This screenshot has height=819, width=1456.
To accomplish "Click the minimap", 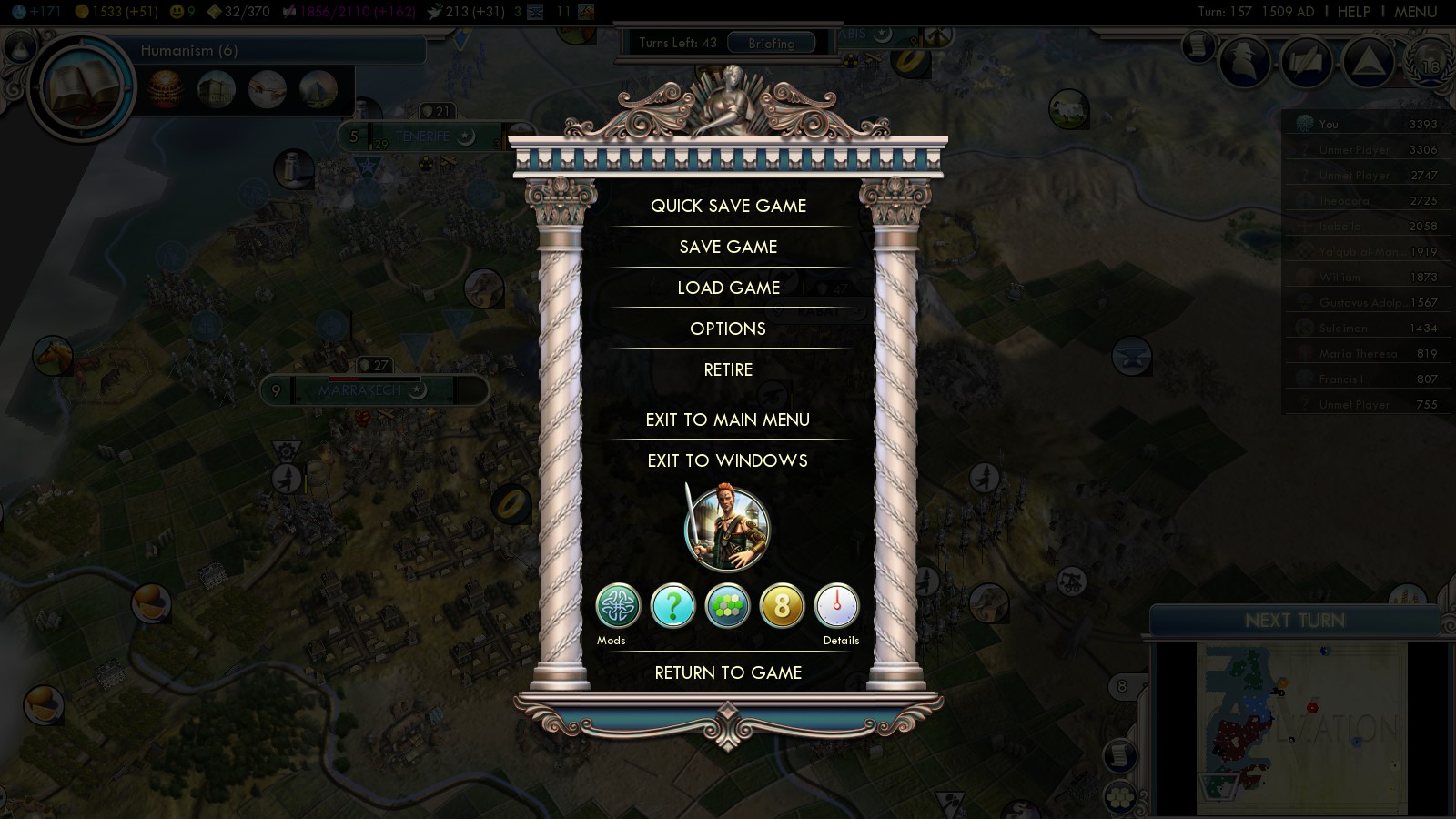I will coord(1301,728).
